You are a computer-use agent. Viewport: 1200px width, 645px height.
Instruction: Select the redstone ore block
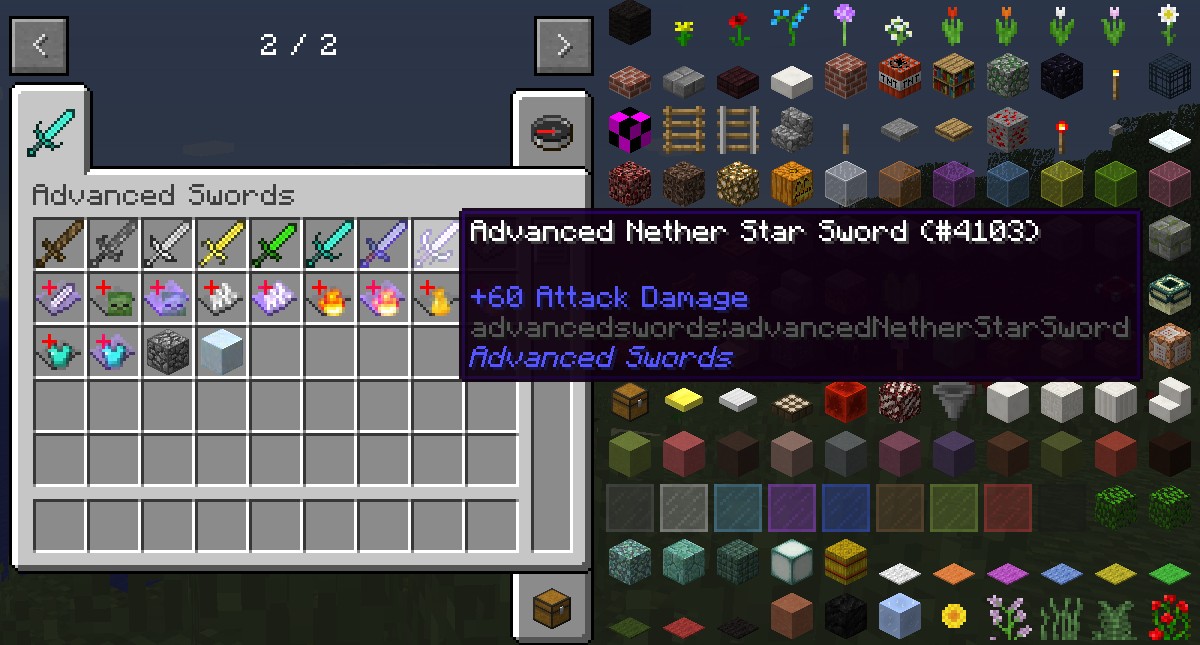tap(1007, 129)
